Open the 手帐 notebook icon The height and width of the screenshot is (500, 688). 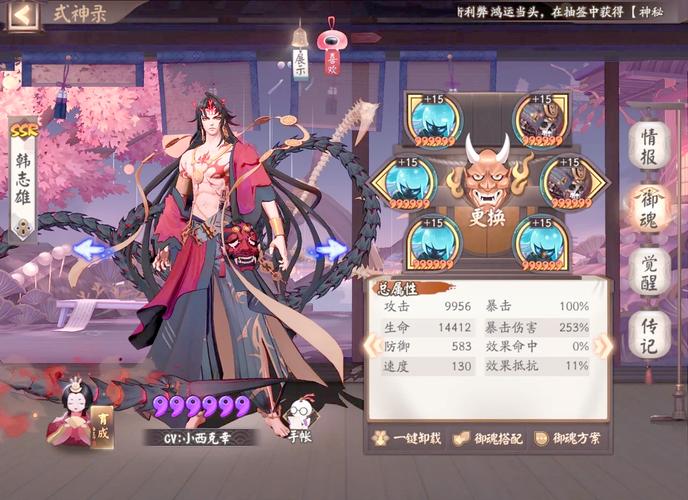pos(299,419)
